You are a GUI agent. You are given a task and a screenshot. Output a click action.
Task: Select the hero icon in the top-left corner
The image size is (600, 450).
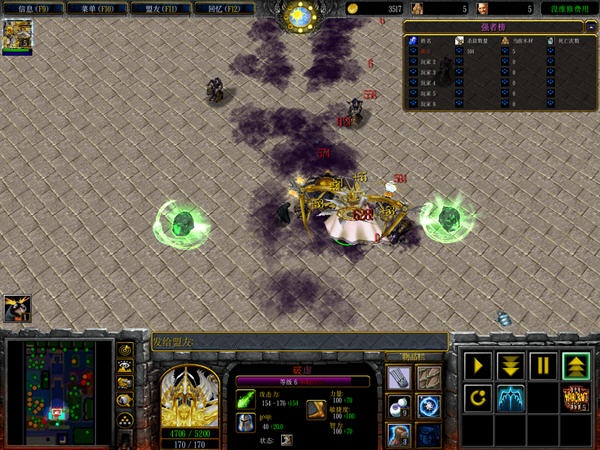[x=17, y=36]
